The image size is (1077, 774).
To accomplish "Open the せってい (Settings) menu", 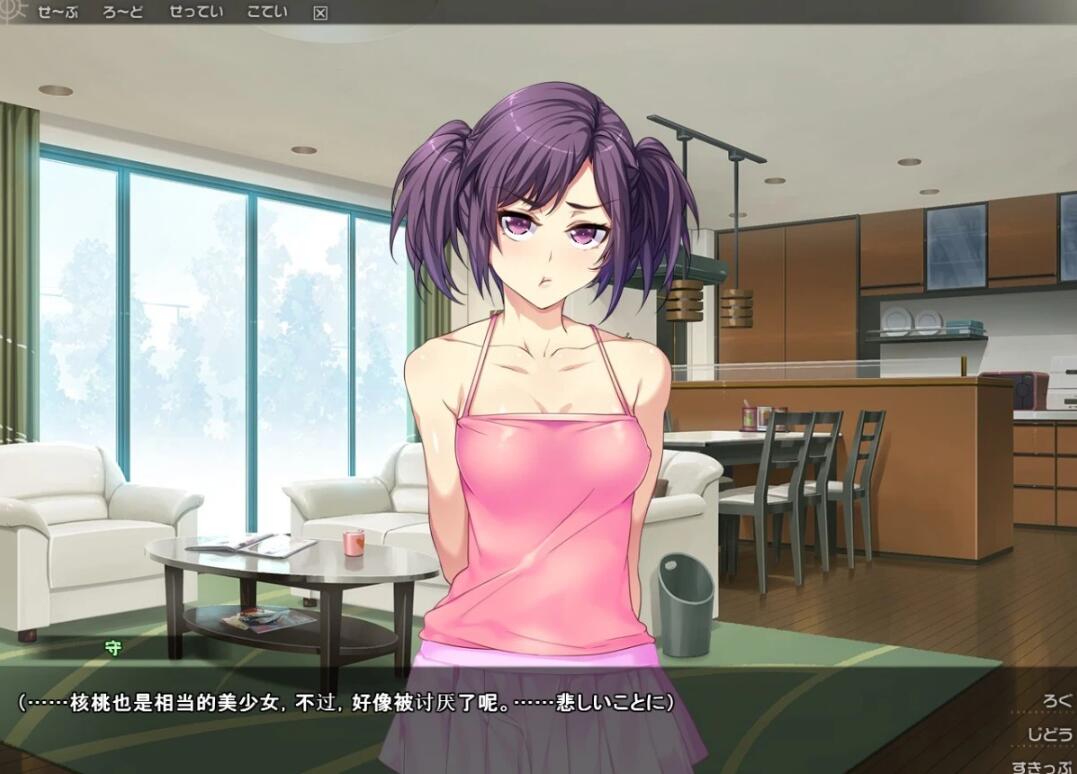I will (194, 12).
